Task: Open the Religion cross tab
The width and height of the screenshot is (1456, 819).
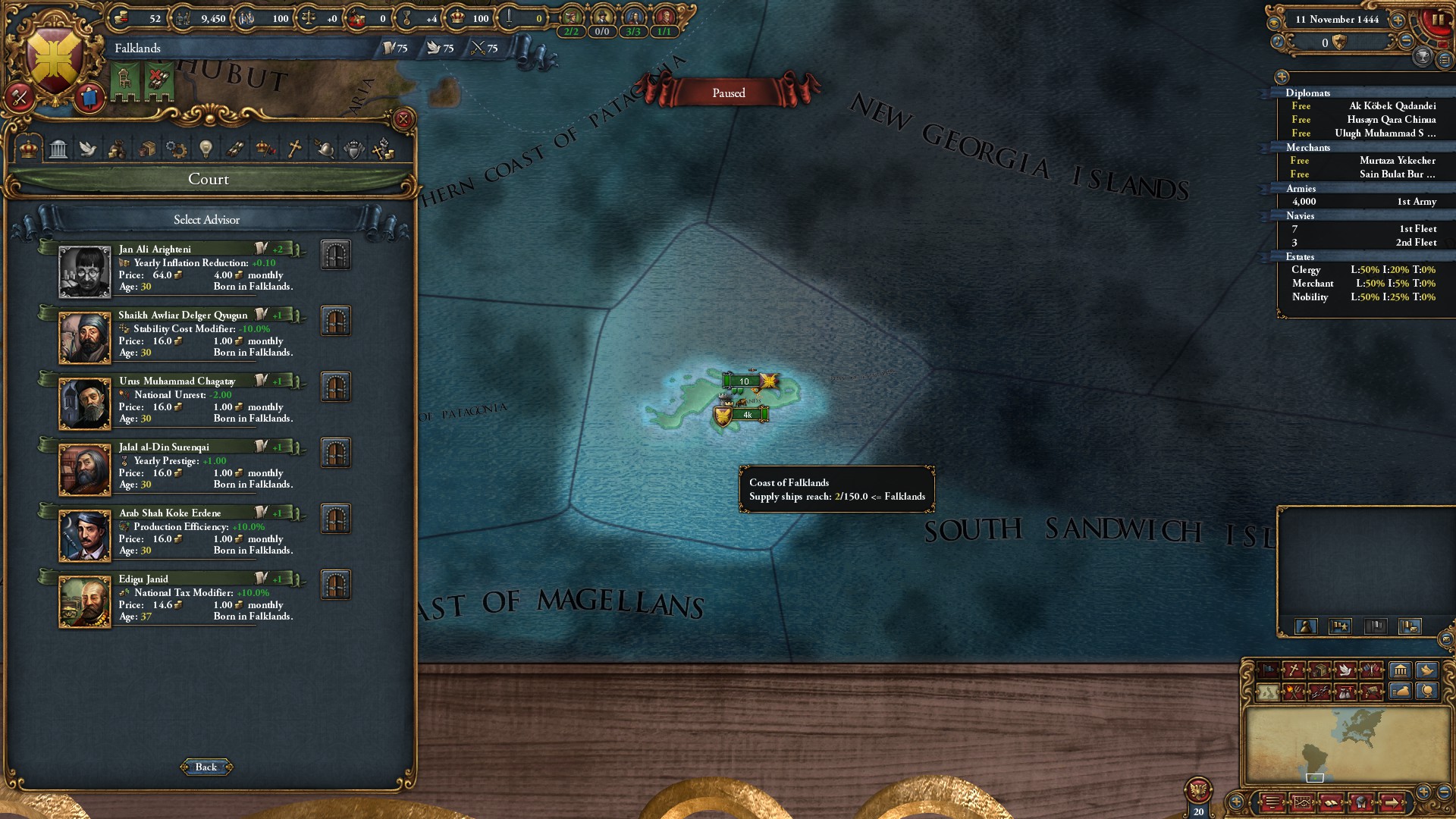Action: click(x=294, y=149)
